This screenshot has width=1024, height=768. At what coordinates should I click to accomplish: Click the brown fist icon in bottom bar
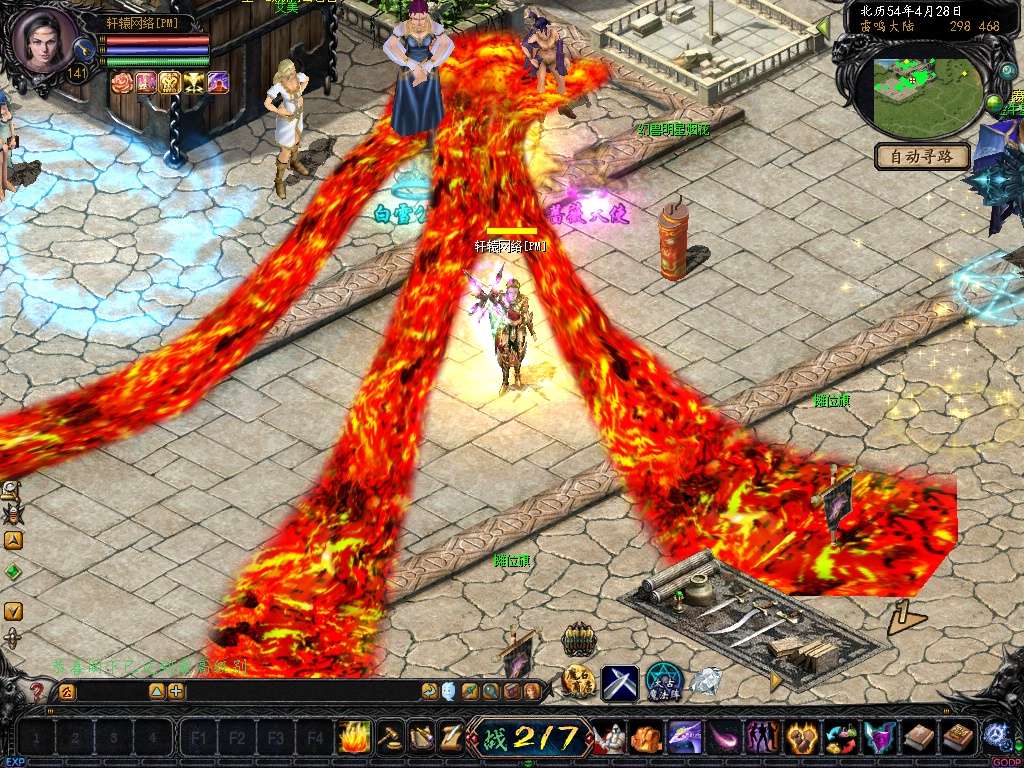coord(646,738)
